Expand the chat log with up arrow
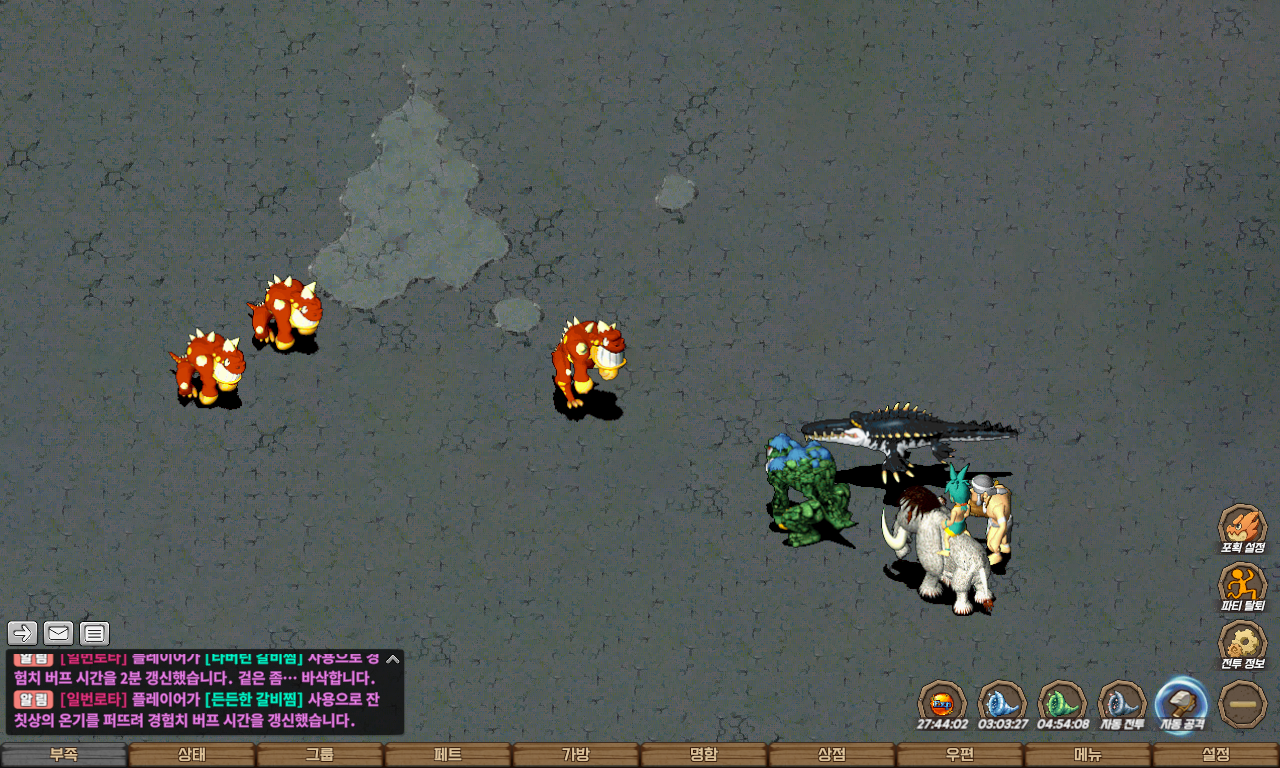 pyautogui.click(x=393, y=659)
